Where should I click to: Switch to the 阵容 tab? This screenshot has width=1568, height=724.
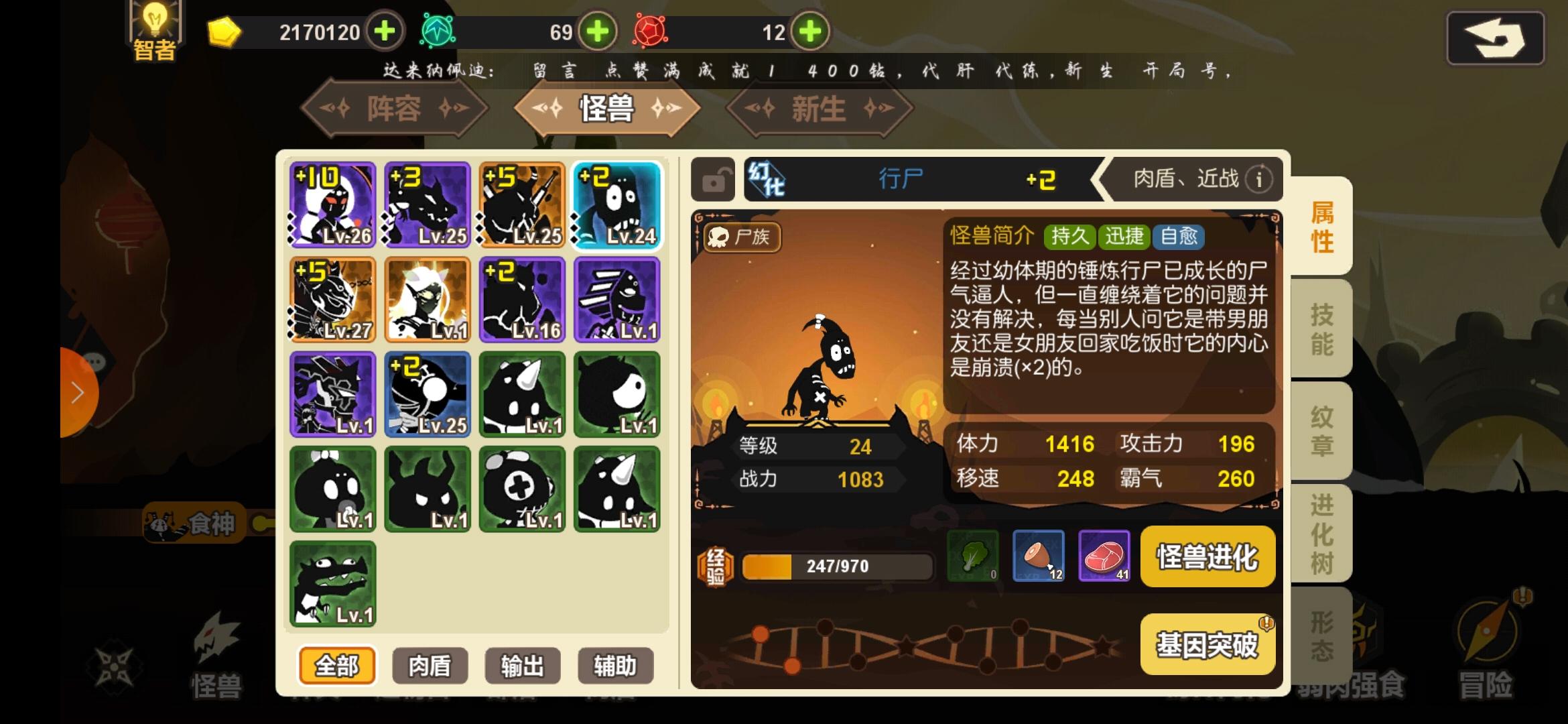[396, 110]
